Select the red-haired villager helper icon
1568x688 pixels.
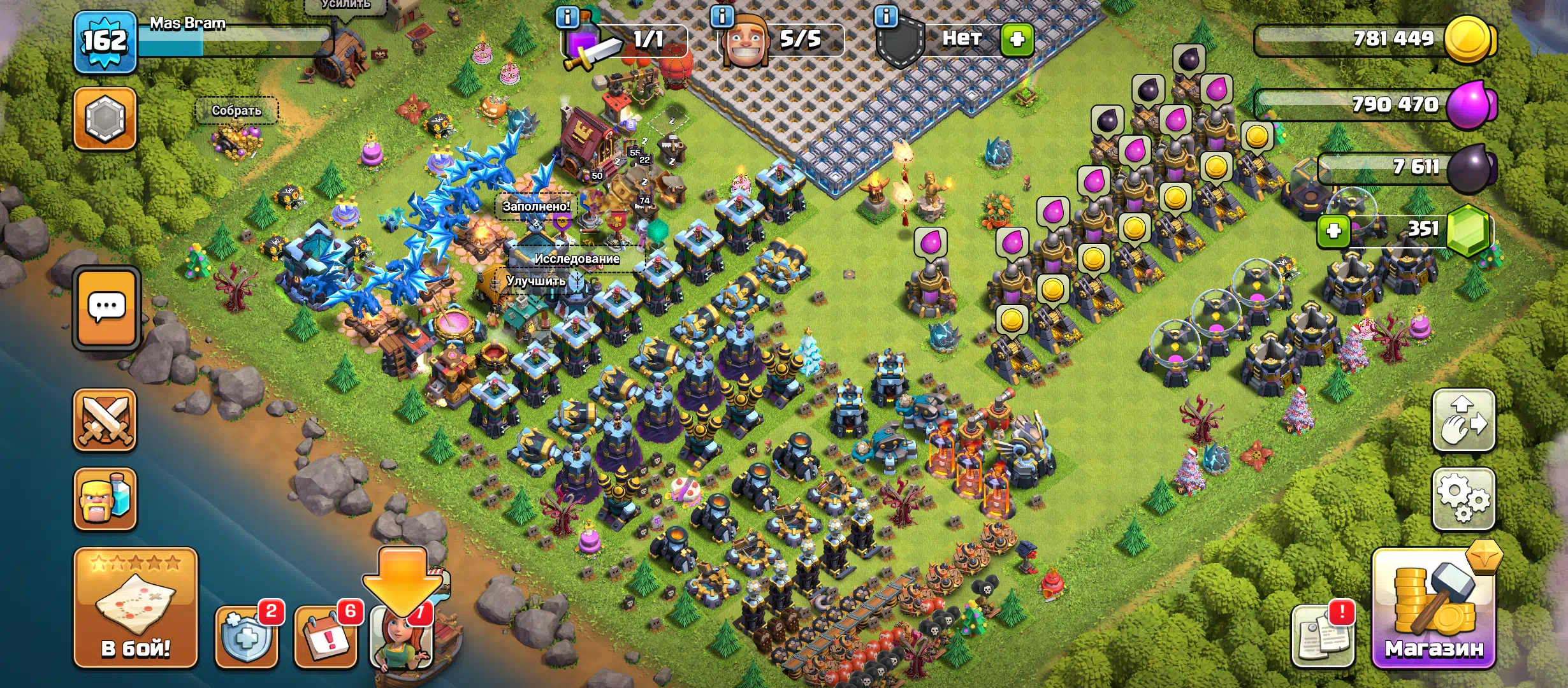[402, 637]
